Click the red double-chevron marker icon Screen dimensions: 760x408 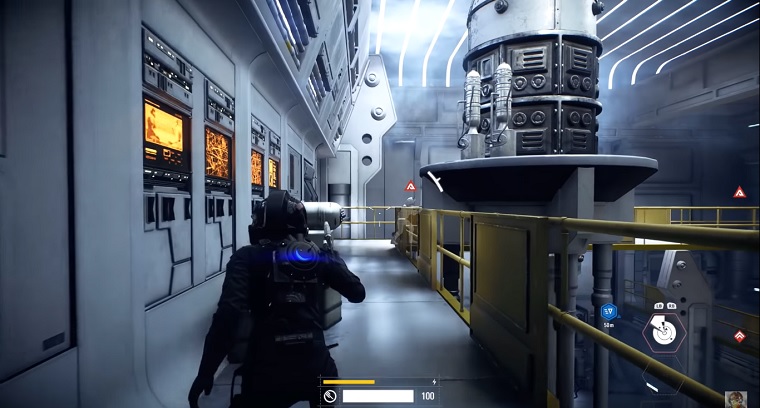740,336
